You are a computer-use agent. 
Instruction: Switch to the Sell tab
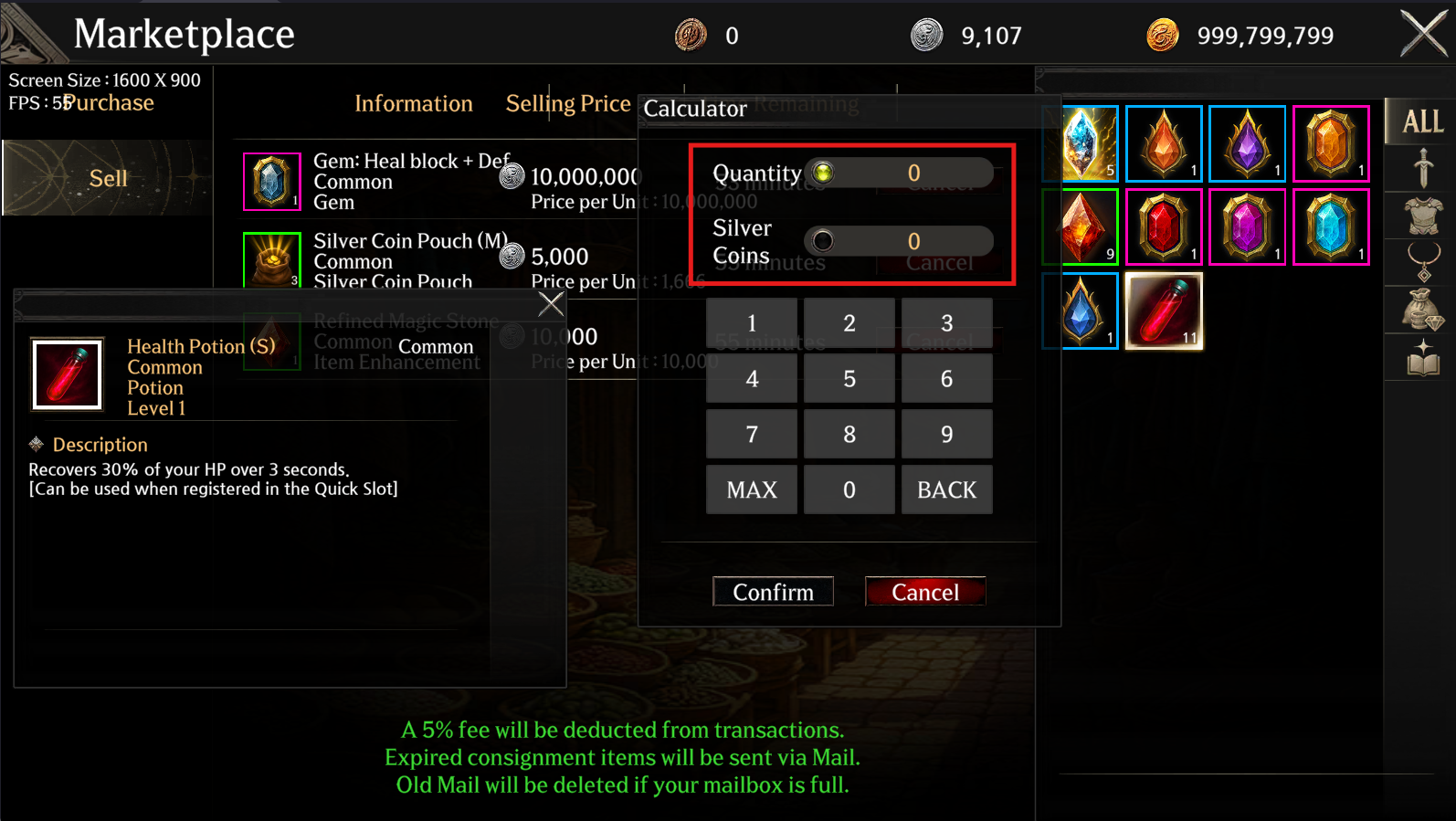108,178
